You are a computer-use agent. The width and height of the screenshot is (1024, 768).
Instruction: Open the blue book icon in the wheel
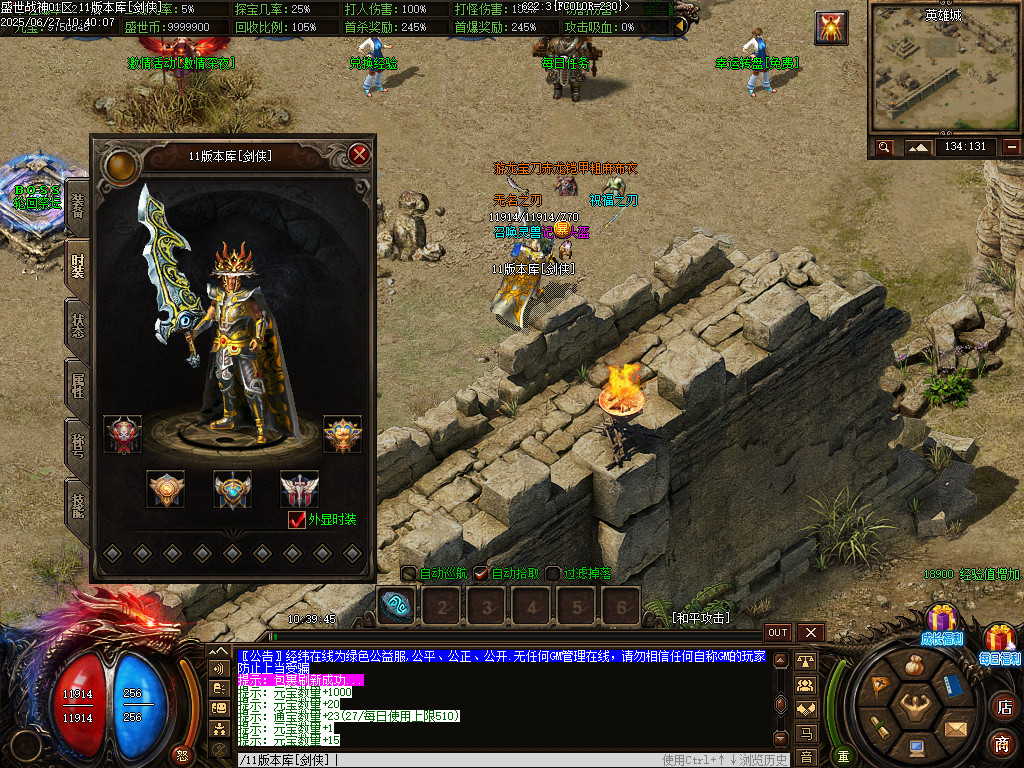954,686
